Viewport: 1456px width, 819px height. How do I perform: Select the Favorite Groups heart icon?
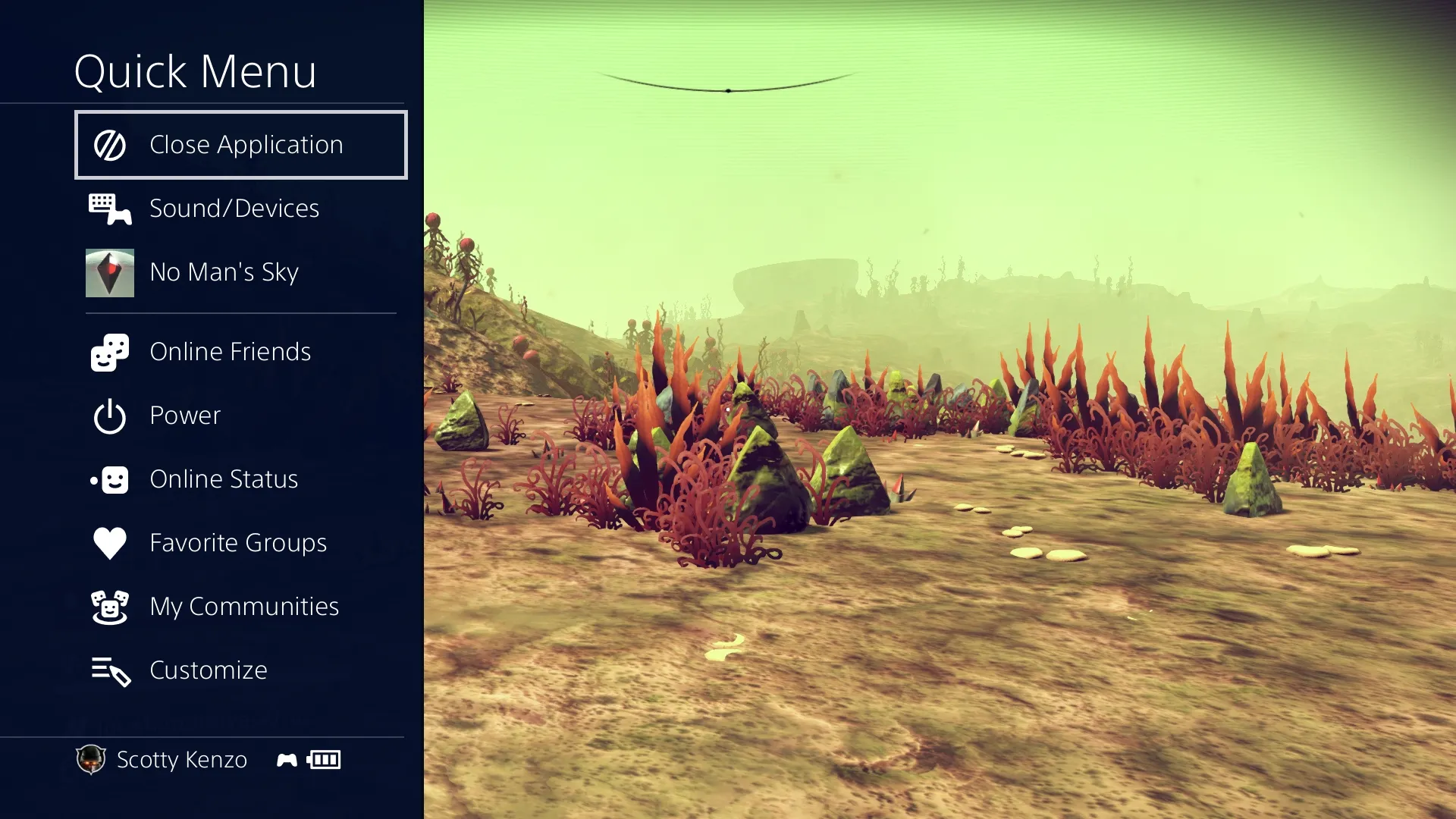click(108, 542)
